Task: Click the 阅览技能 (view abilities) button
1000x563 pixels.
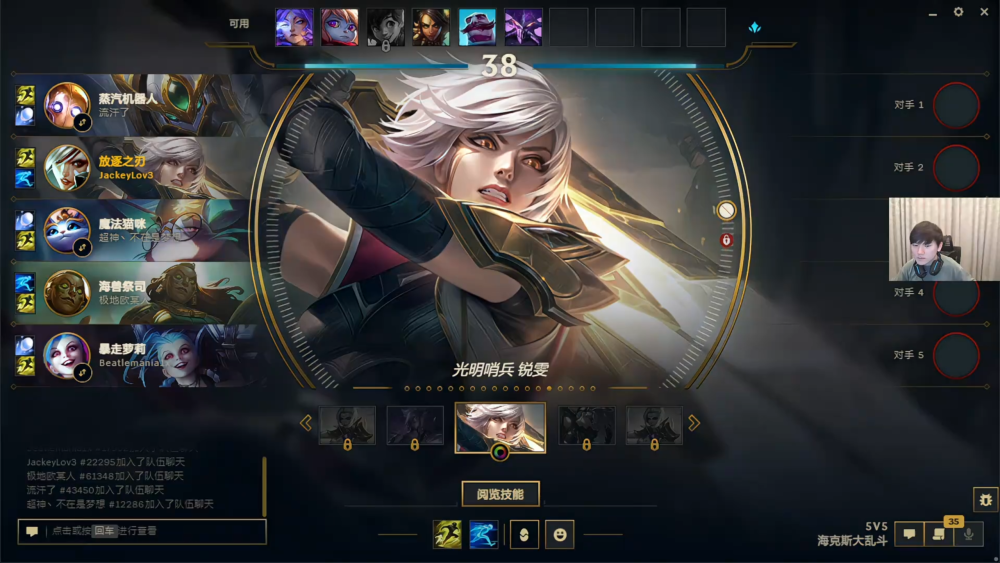Action: point(500,494)
